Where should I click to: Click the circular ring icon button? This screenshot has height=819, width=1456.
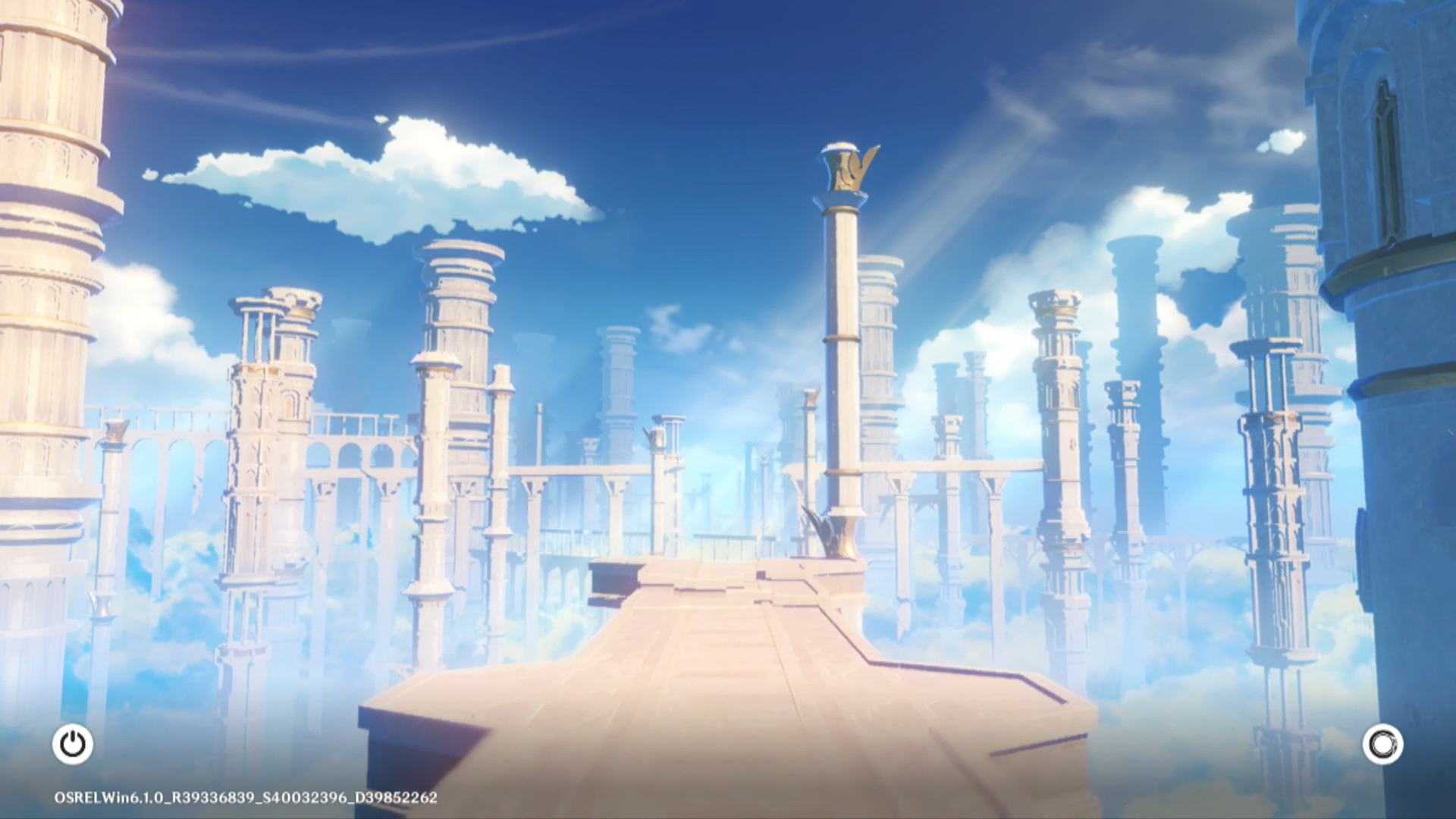[1382, 744]
